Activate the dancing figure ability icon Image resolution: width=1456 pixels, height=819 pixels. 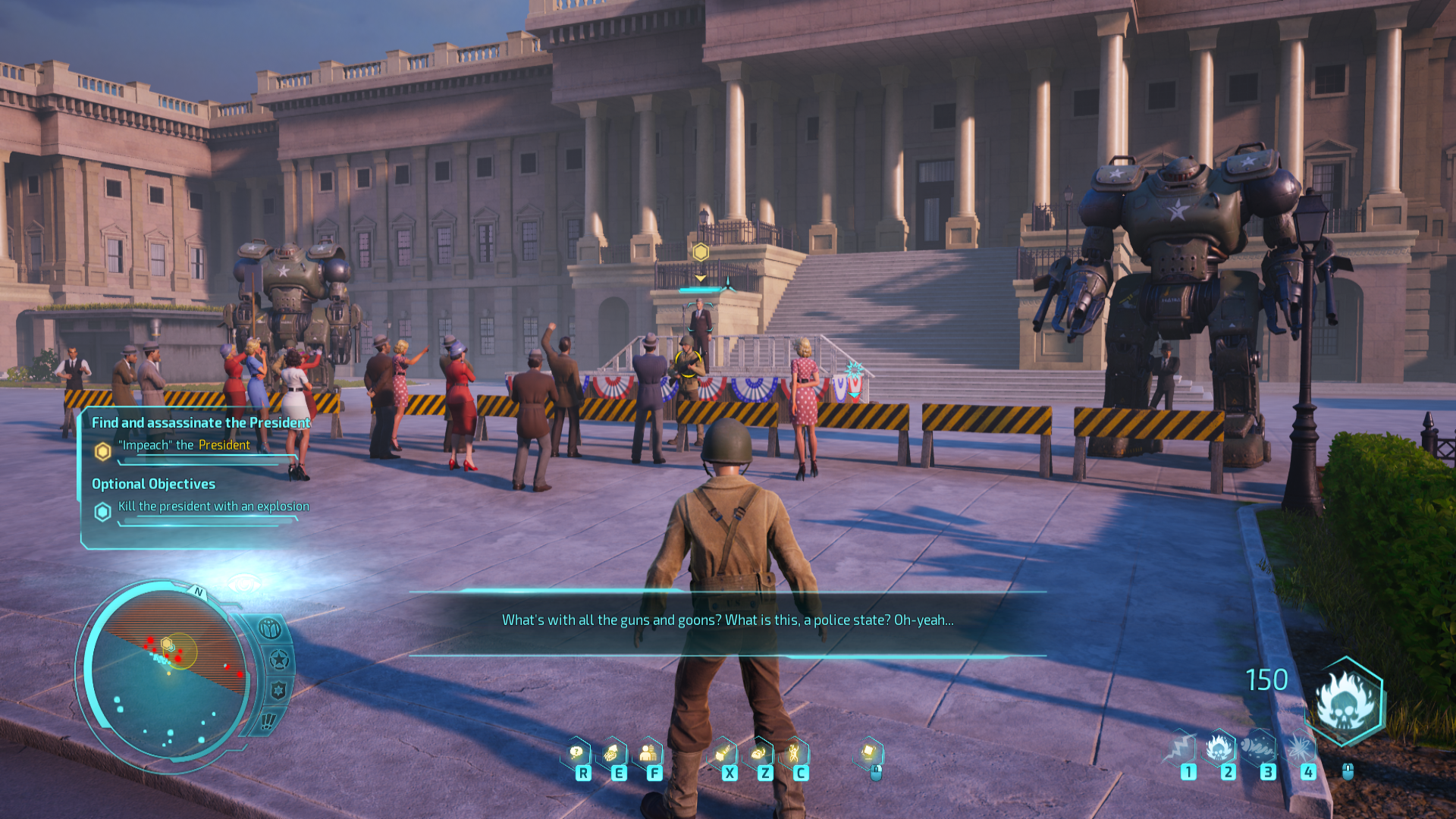(794, 752)
